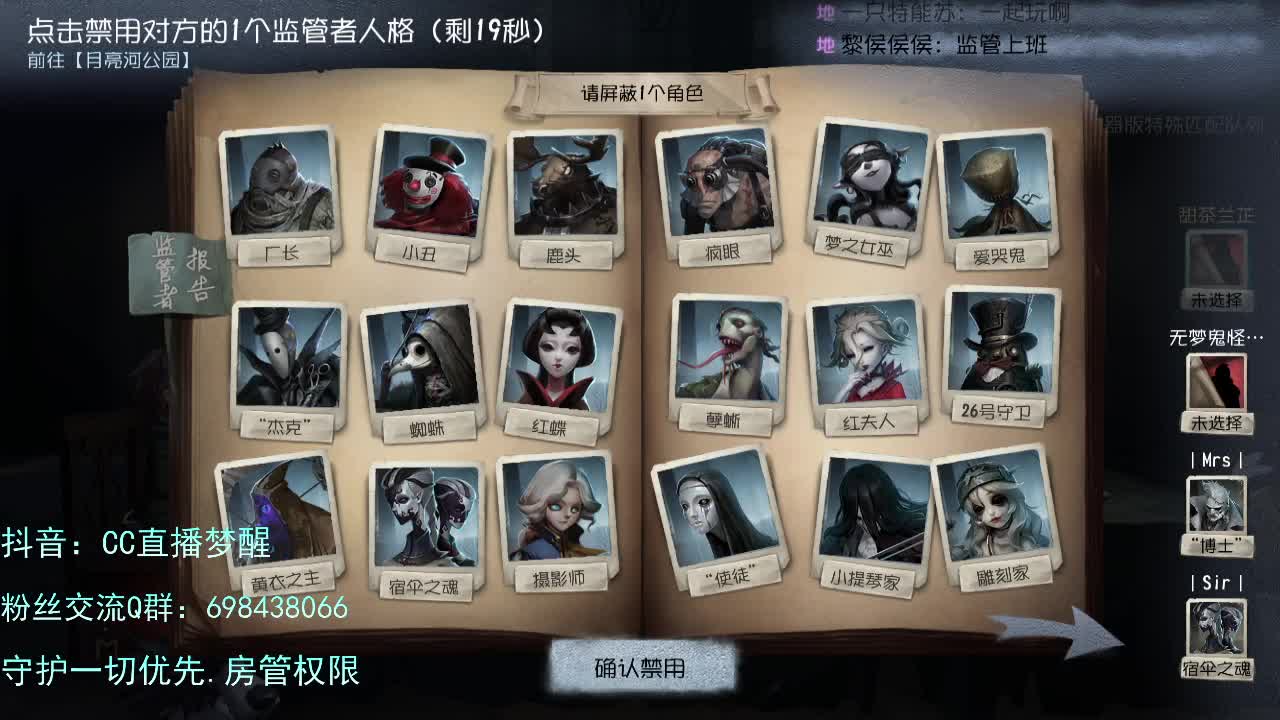The width and height of the screenshot is (1280, 720).
Task: 选择监管者「厂长」的肖像
Action: click(283, 185)
